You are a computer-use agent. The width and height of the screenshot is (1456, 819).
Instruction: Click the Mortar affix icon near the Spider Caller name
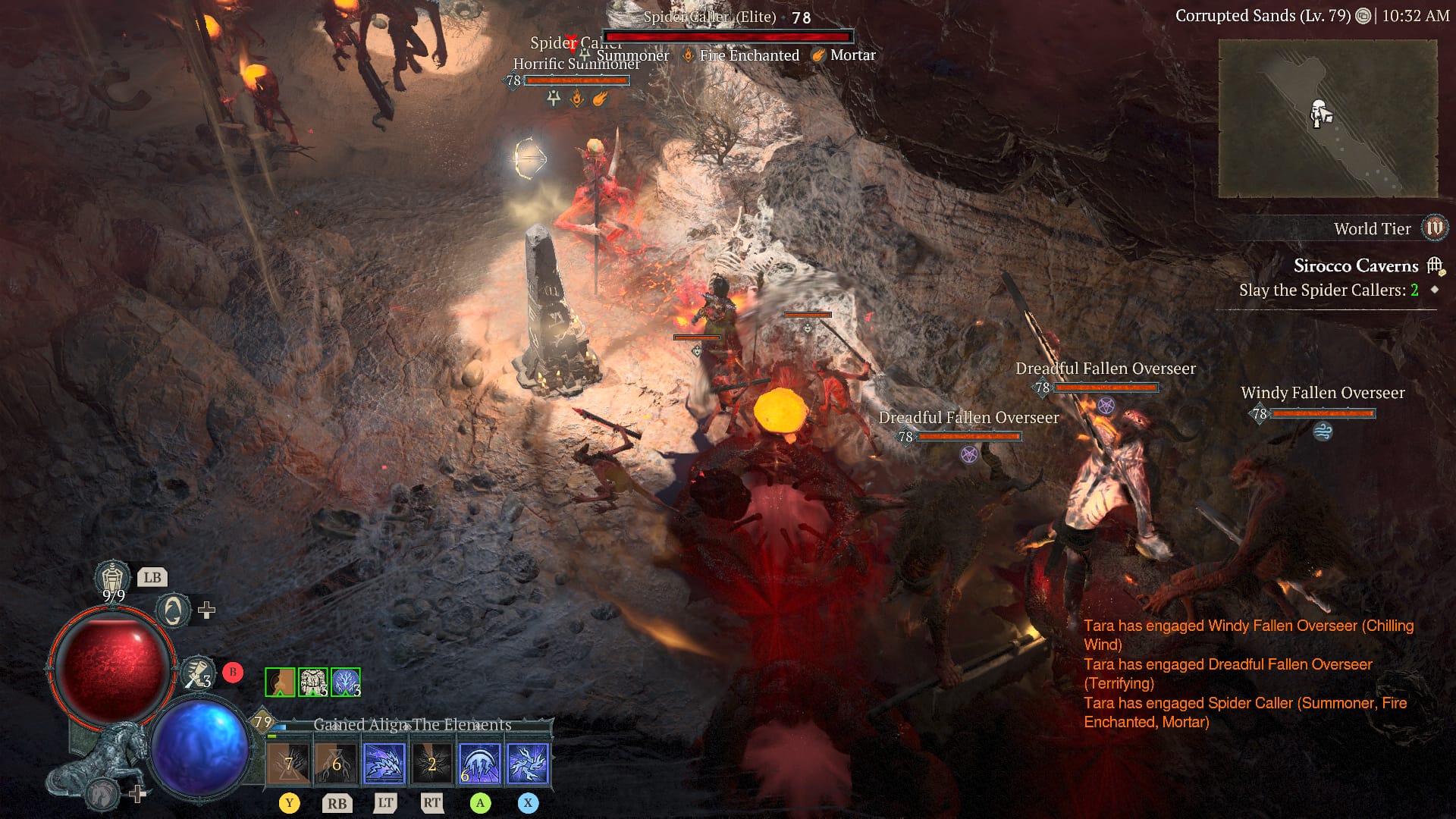(x=820, y=55)
